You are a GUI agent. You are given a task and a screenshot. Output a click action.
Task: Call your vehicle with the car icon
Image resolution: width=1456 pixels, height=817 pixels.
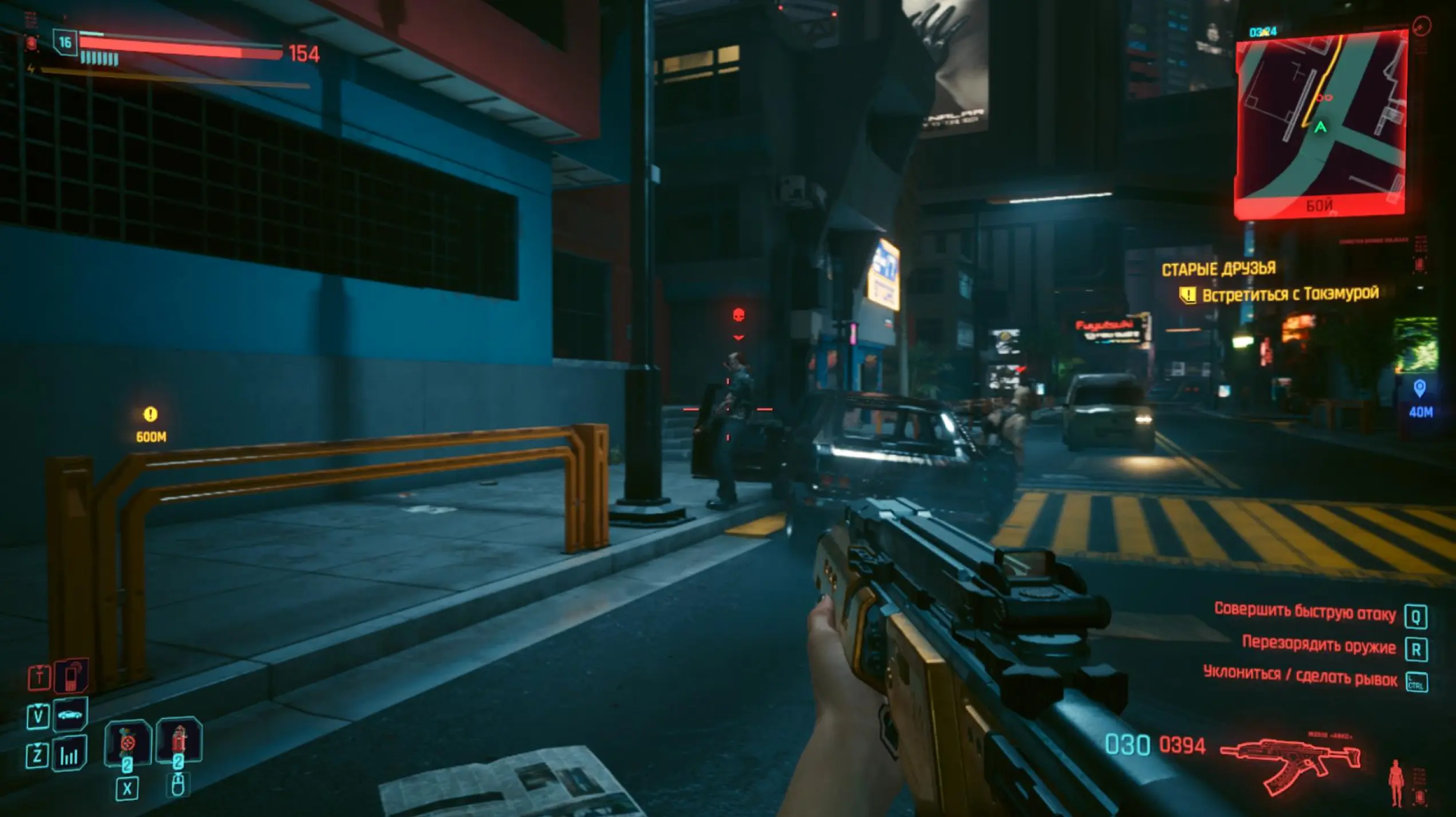[70, 715]
